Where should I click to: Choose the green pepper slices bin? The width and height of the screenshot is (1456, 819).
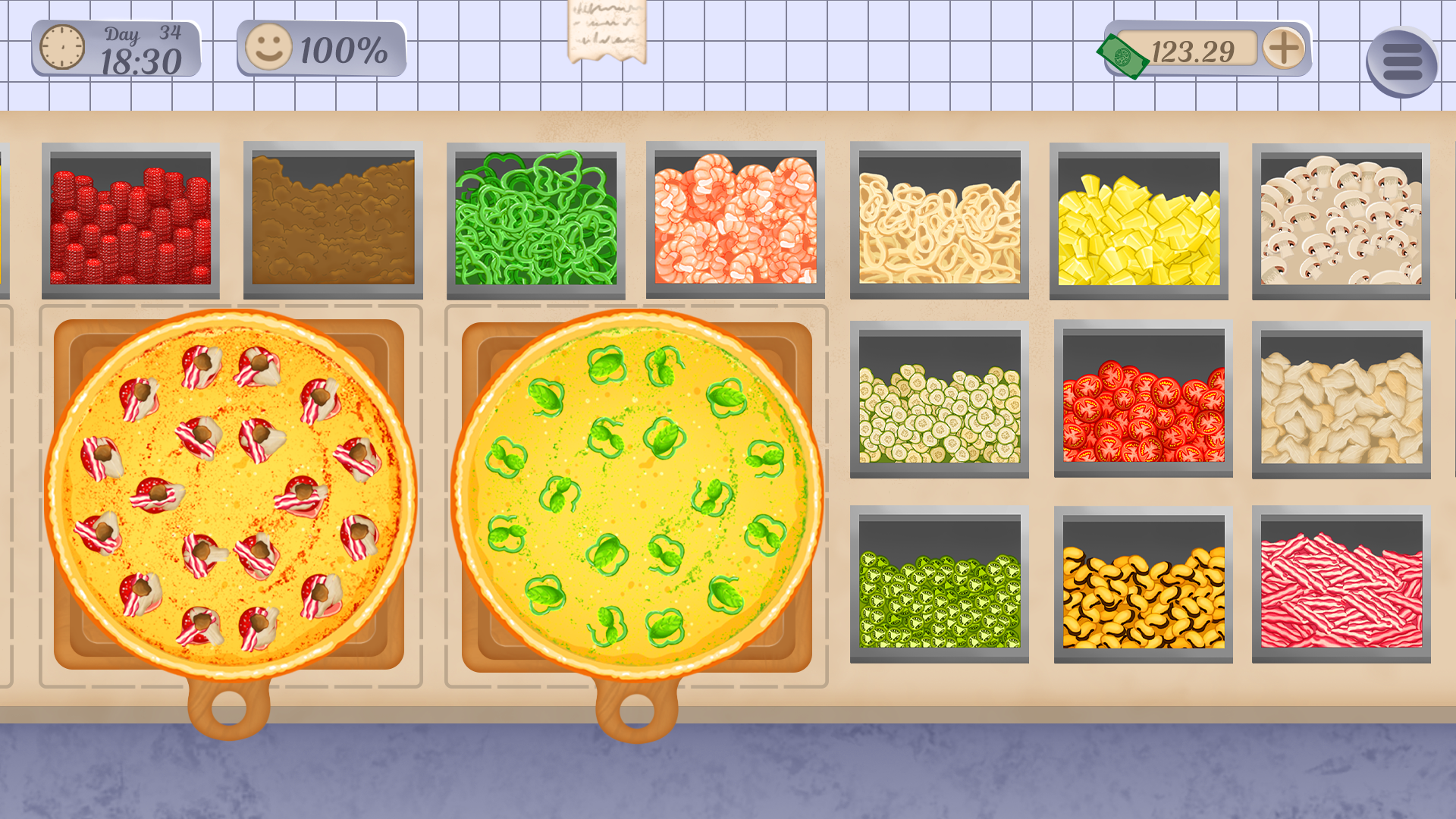tap(535, 220)
